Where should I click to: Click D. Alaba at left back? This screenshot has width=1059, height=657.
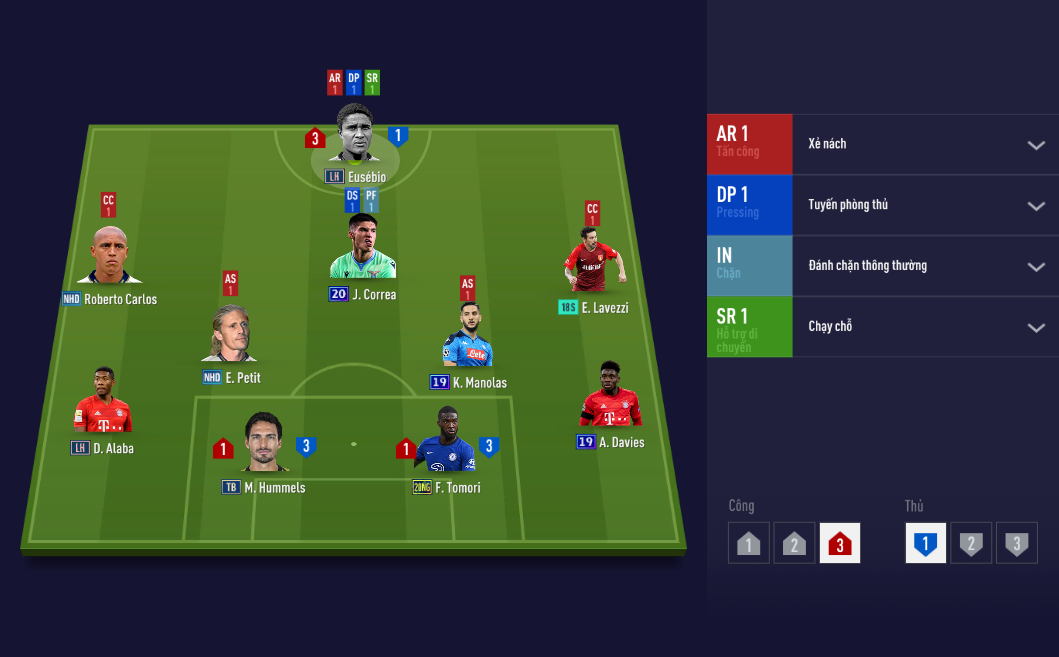102,403
